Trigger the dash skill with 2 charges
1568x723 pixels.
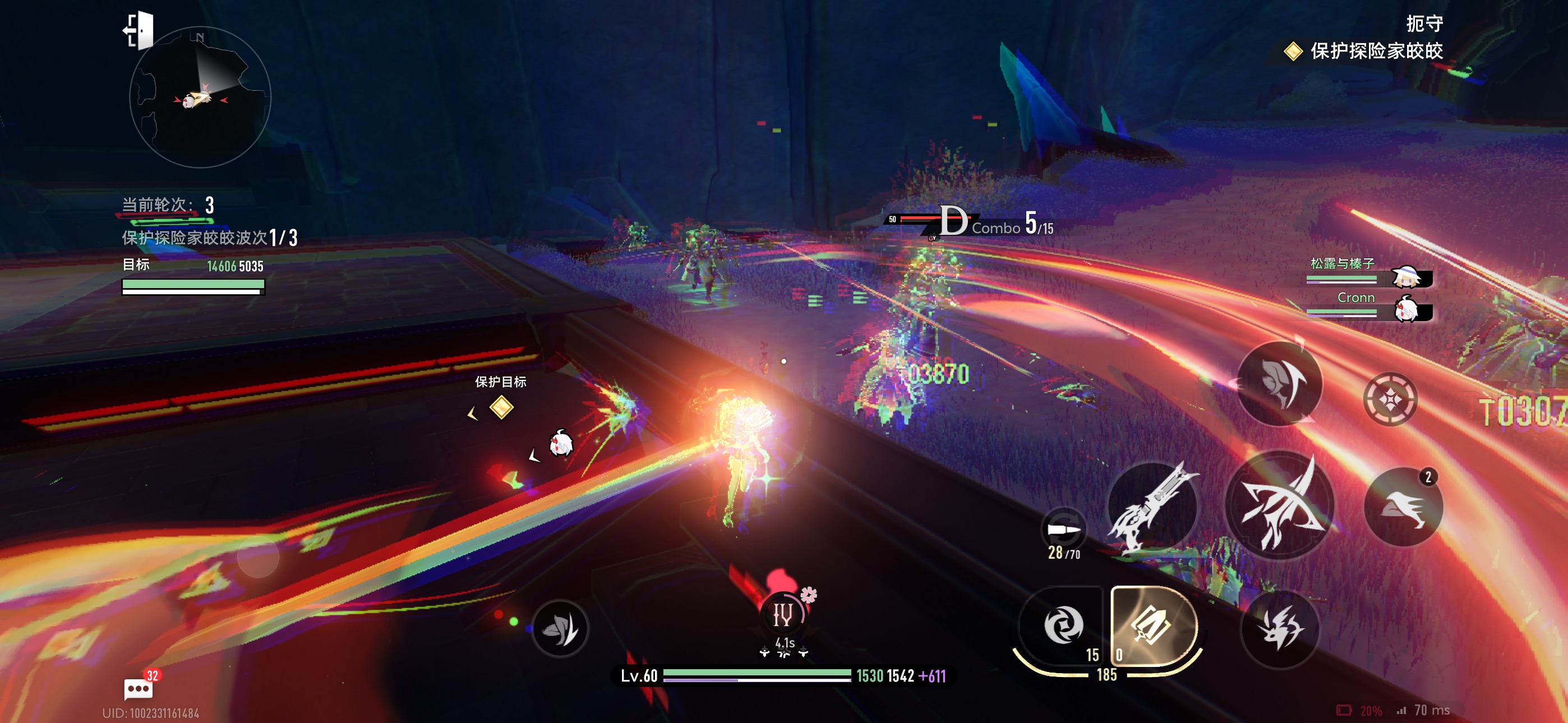pos(1403,506)
